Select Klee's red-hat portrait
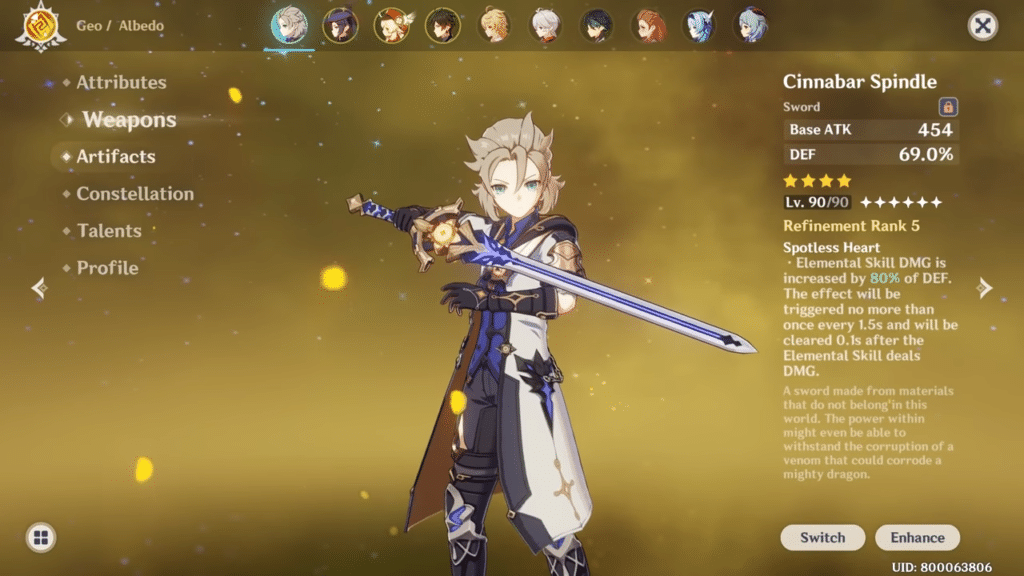Image resolution: width=1024 pixels, height=576 pixels. point(391,26)
